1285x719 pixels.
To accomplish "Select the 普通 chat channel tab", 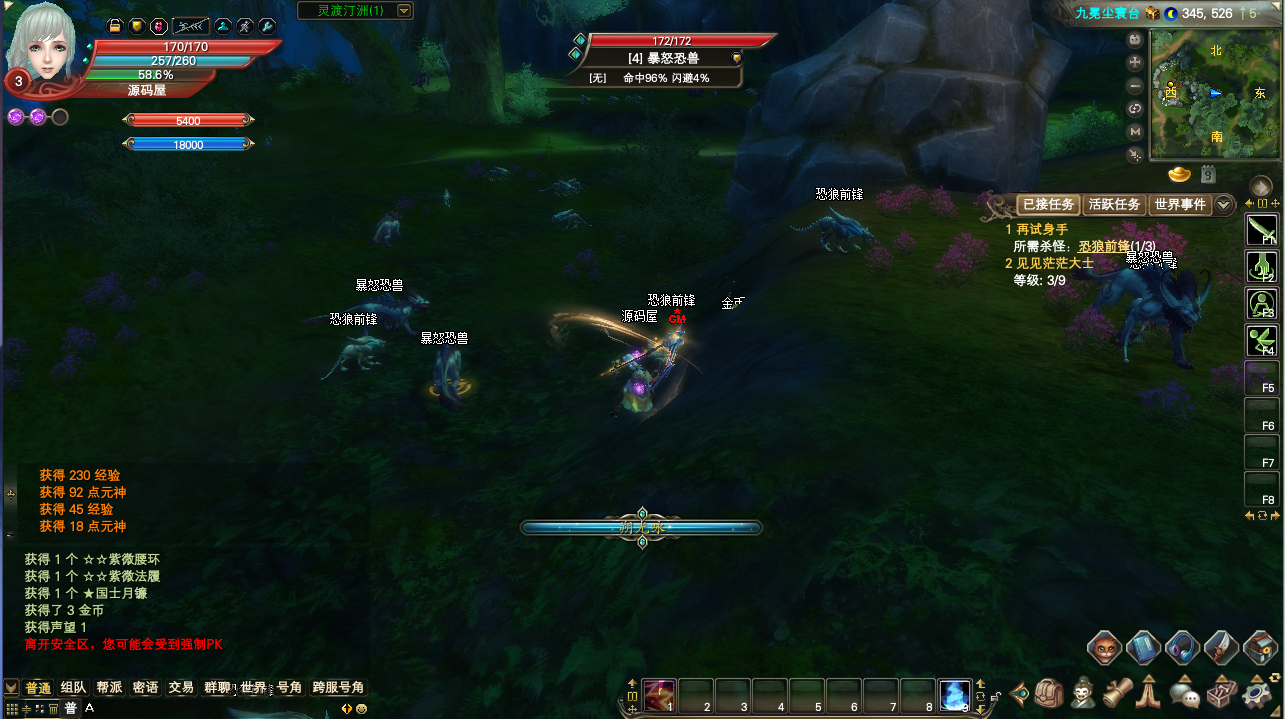I will coord(38,688).
